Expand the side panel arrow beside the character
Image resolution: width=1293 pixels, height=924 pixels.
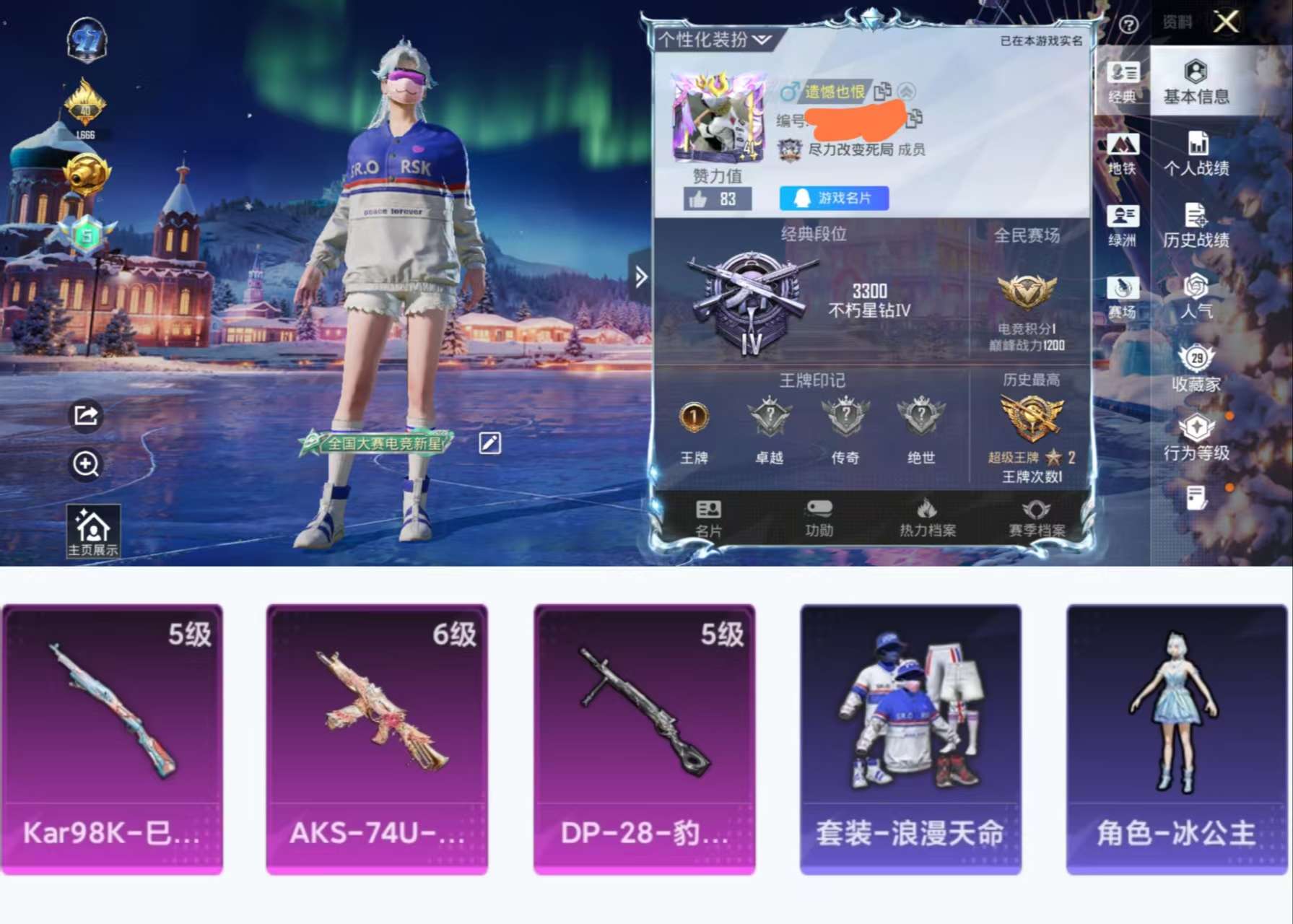pyautogui.click(x=640, y=276)
